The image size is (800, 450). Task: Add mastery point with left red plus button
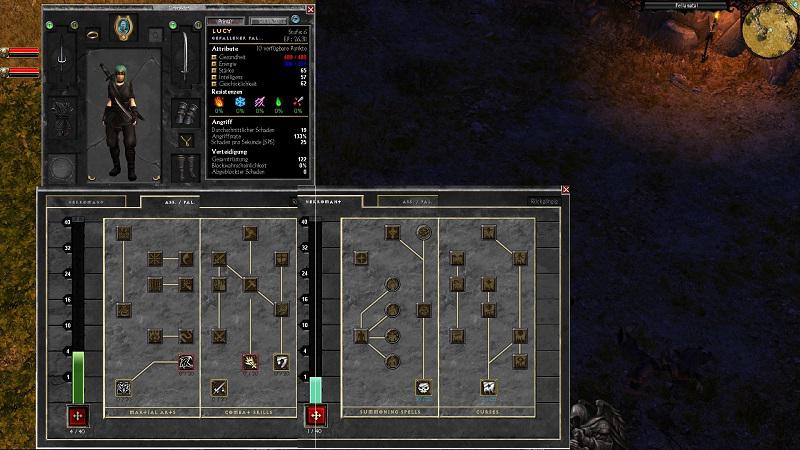point(78,416)
